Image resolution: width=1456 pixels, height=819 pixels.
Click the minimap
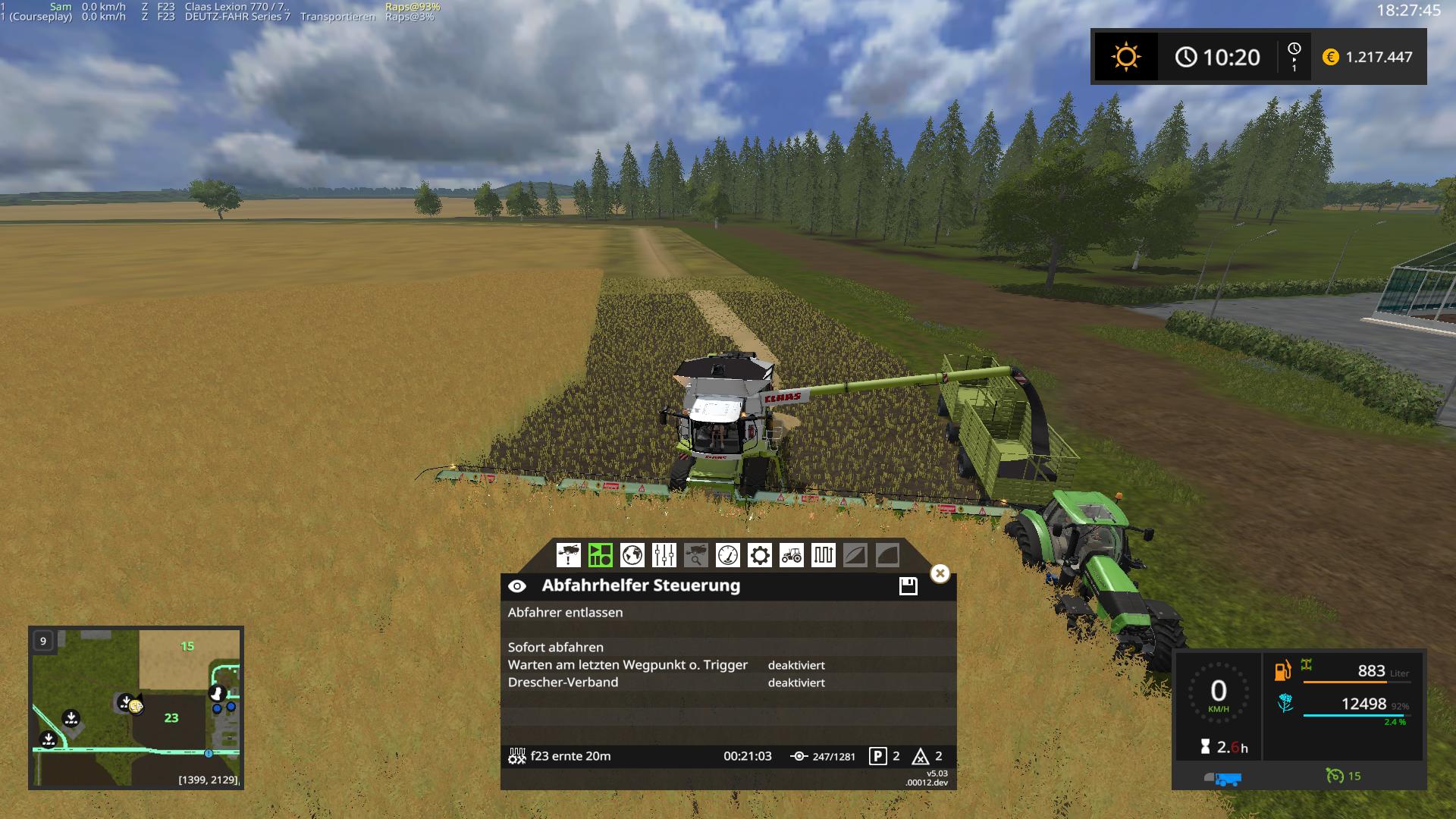coord(136,707)
